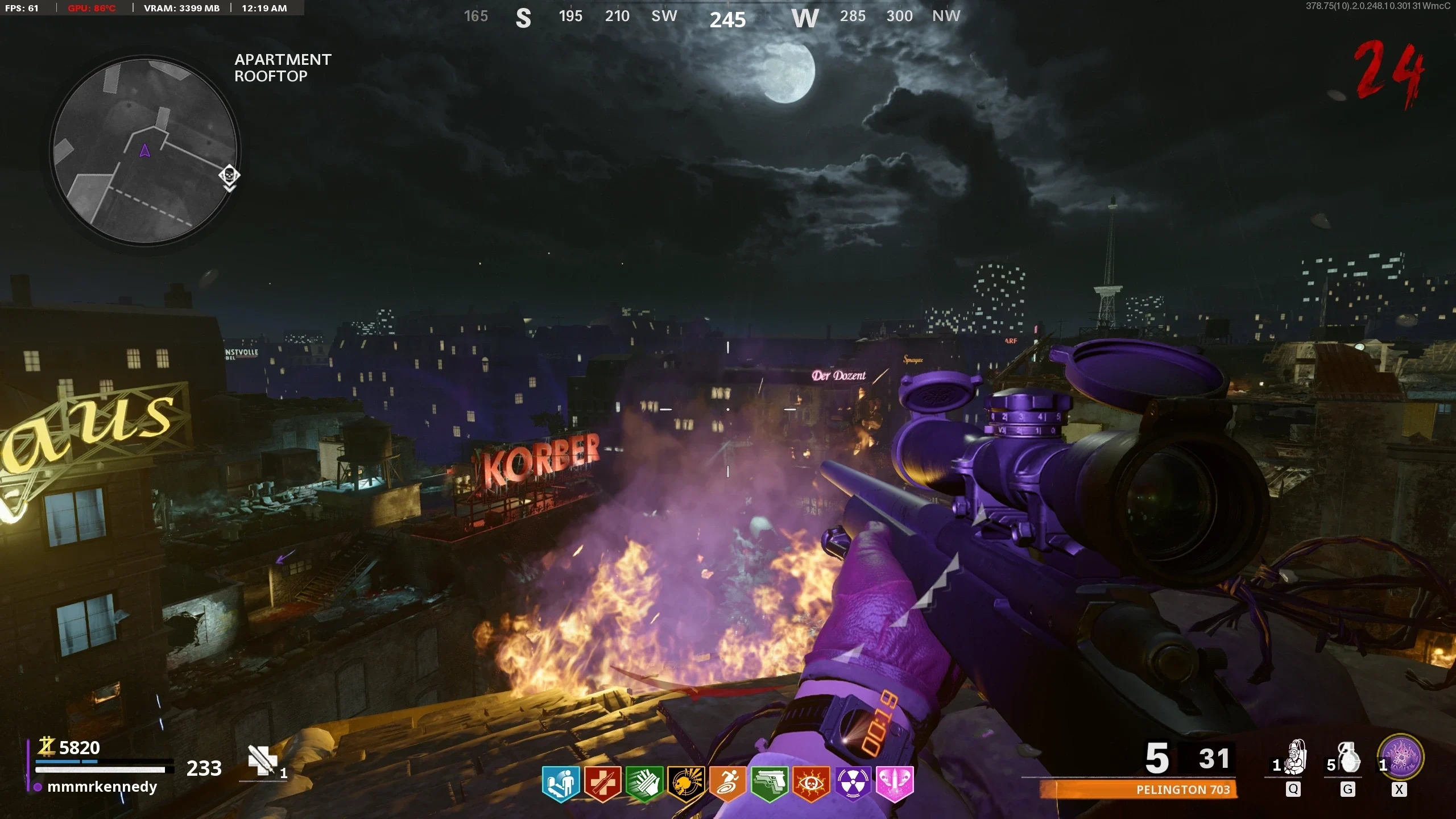
Task: Select the cymbal monkey tactical icon
Action: [1295, 758]
